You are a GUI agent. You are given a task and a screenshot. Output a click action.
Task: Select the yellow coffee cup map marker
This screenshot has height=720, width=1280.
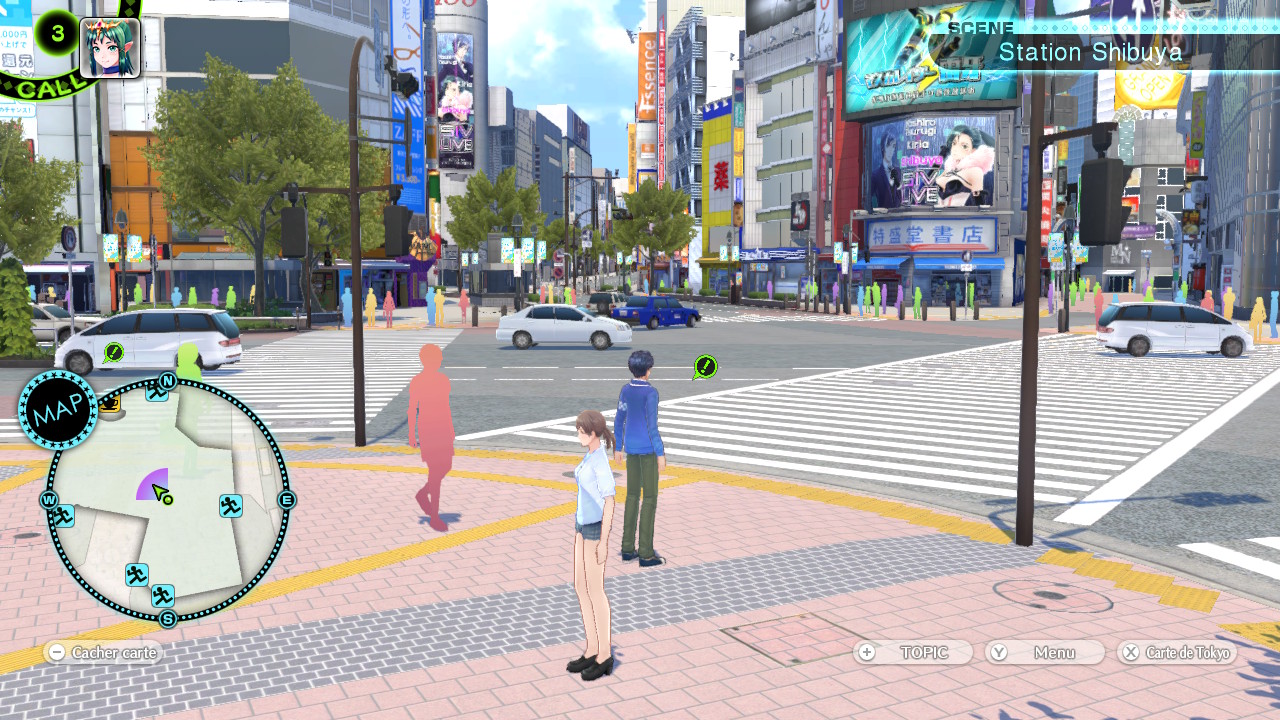(109, 404)
